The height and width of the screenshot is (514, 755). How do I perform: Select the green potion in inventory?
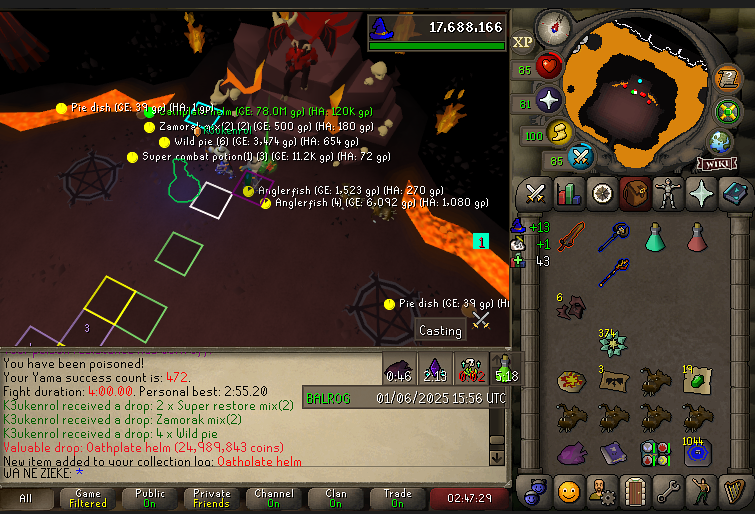654,237
